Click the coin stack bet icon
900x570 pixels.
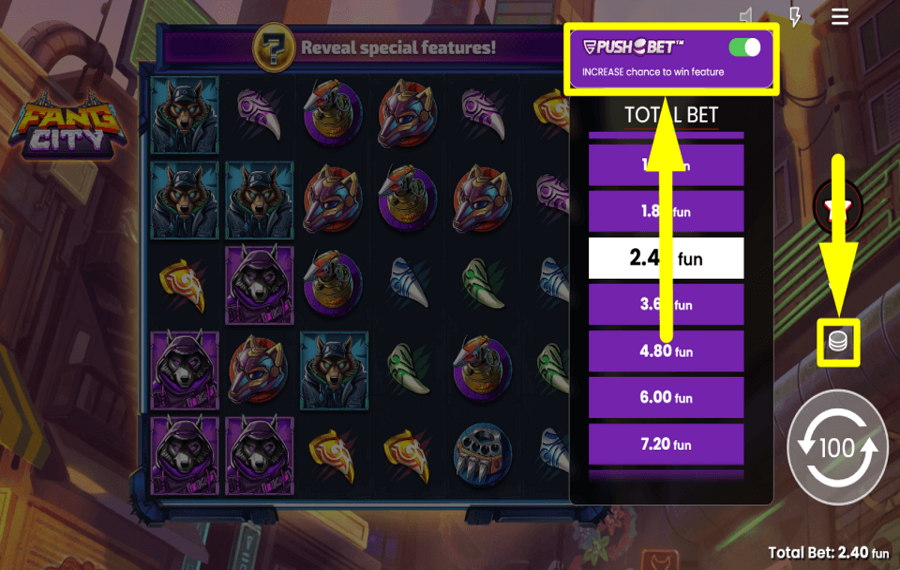tap(838, 343)
